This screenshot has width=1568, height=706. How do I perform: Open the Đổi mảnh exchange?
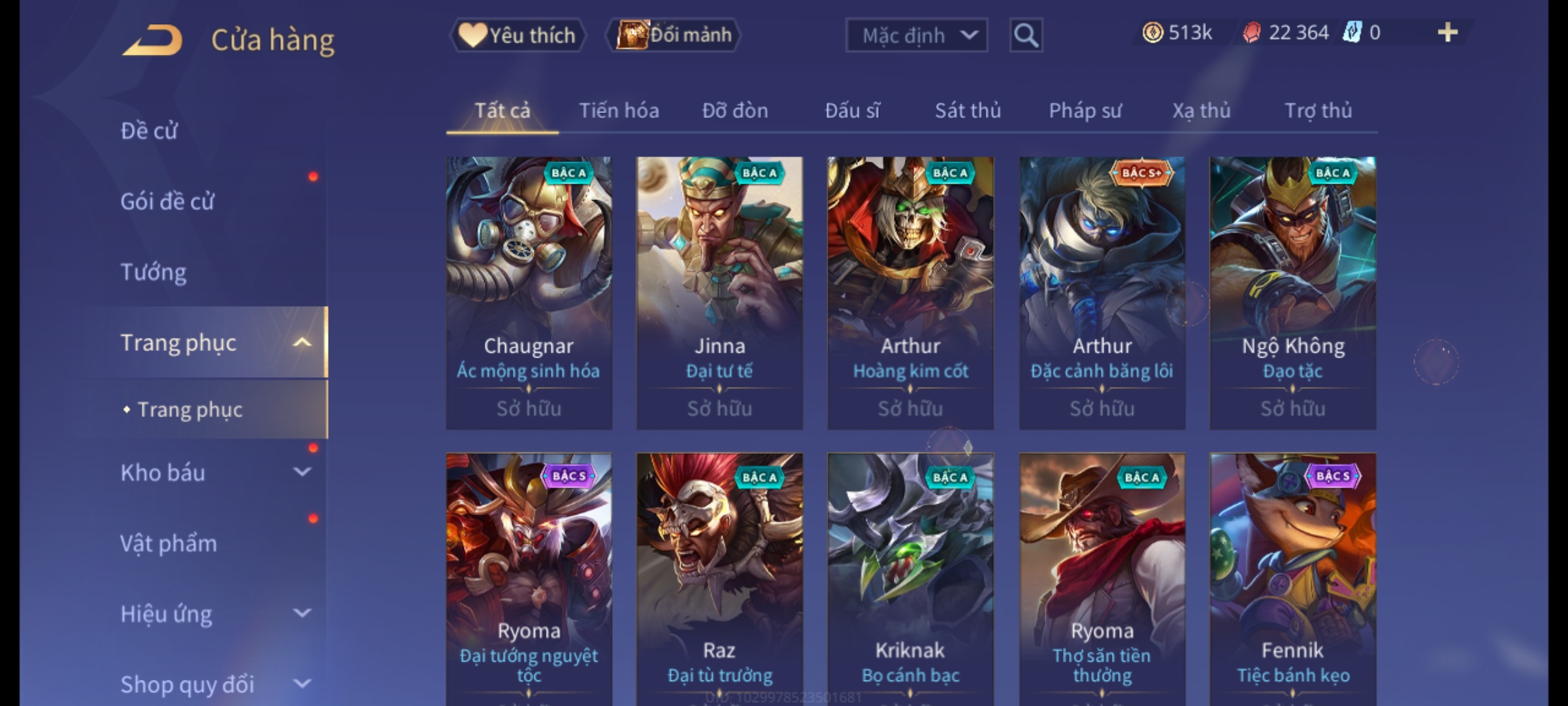[674, 35]
